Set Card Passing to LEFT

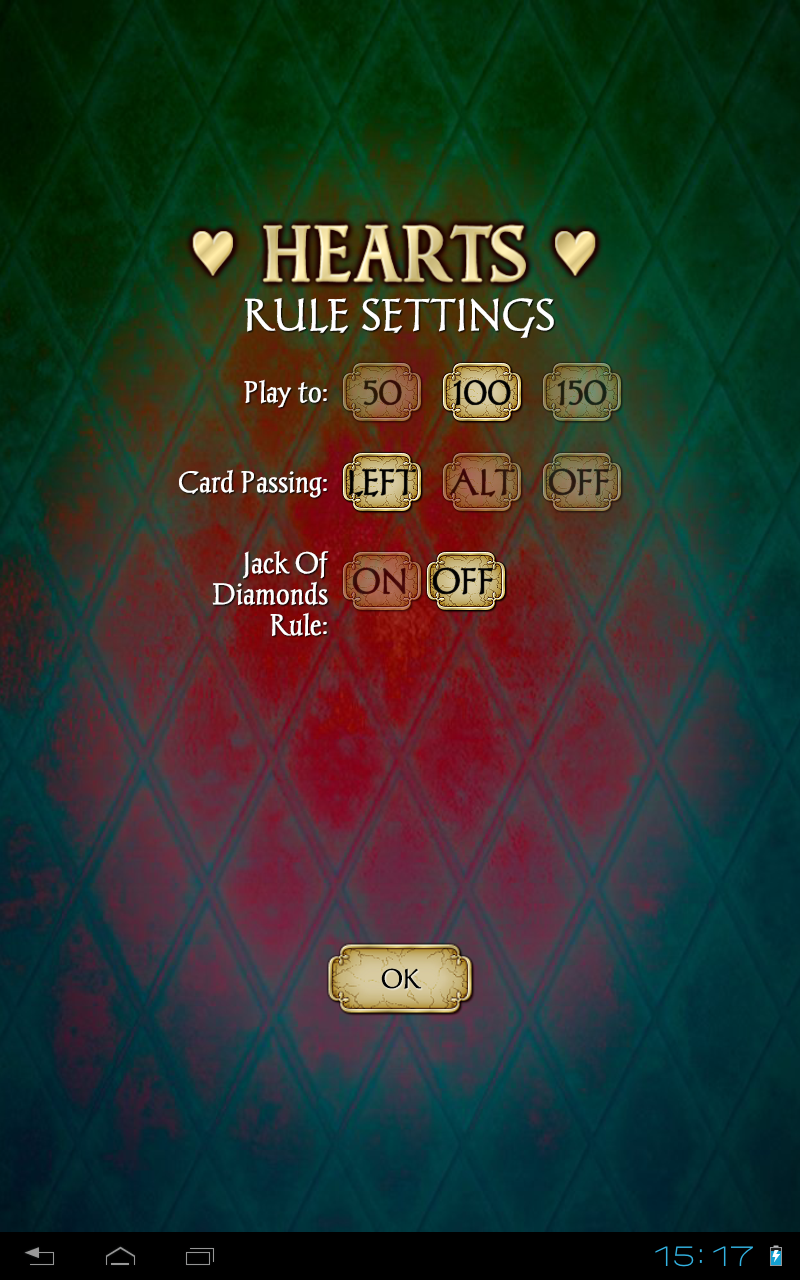click(x=381, y=483)
